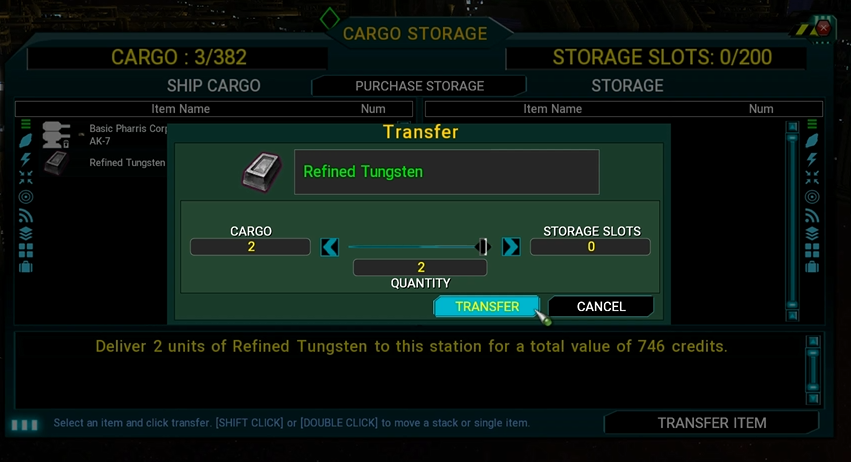The width and height of the screenshot is (851, 462).
Task: Filter storage side by four-squares grid icon
Action: [811, 250]
